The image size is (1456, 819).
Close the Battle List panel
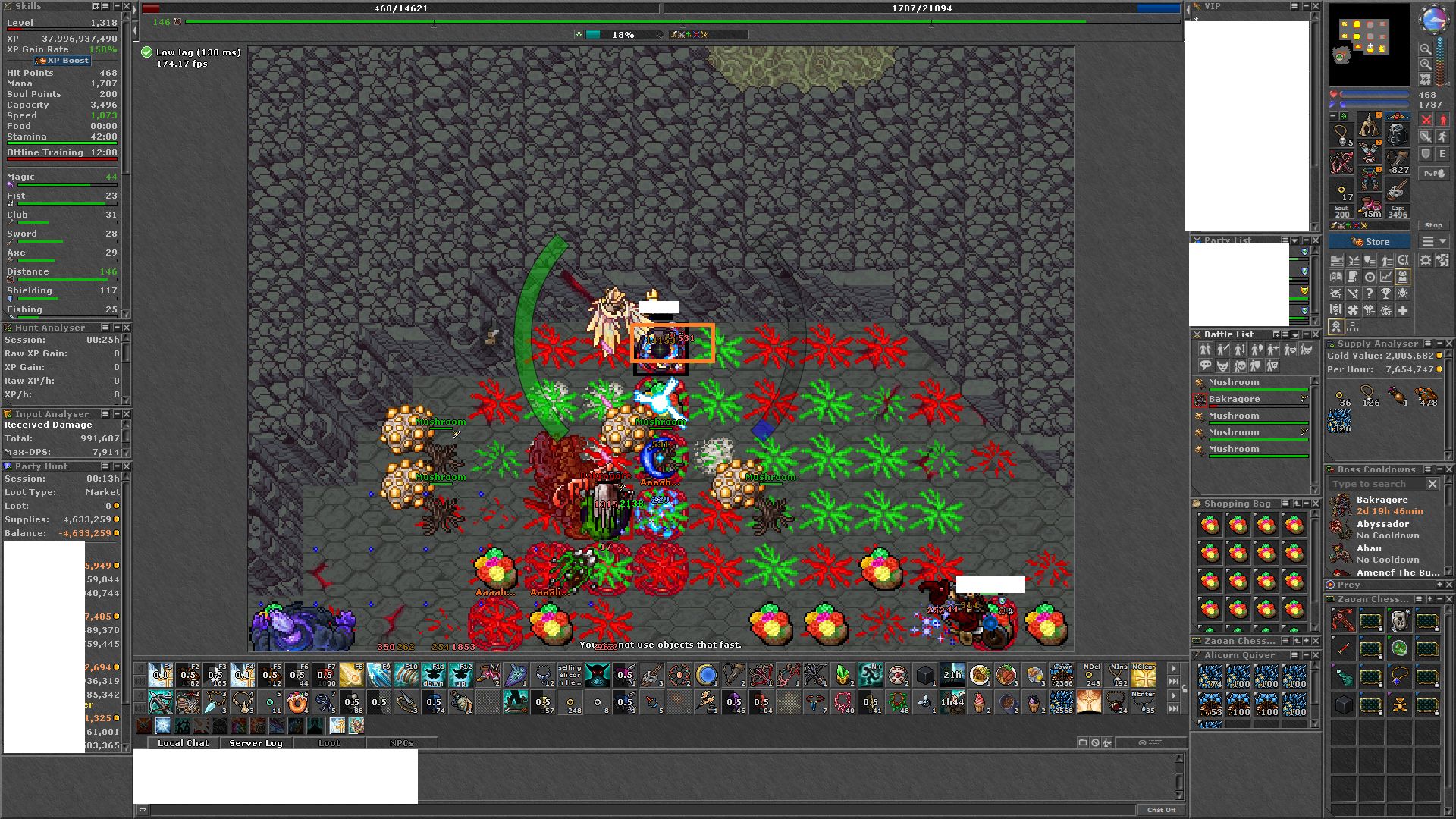tap(1315, 334)
